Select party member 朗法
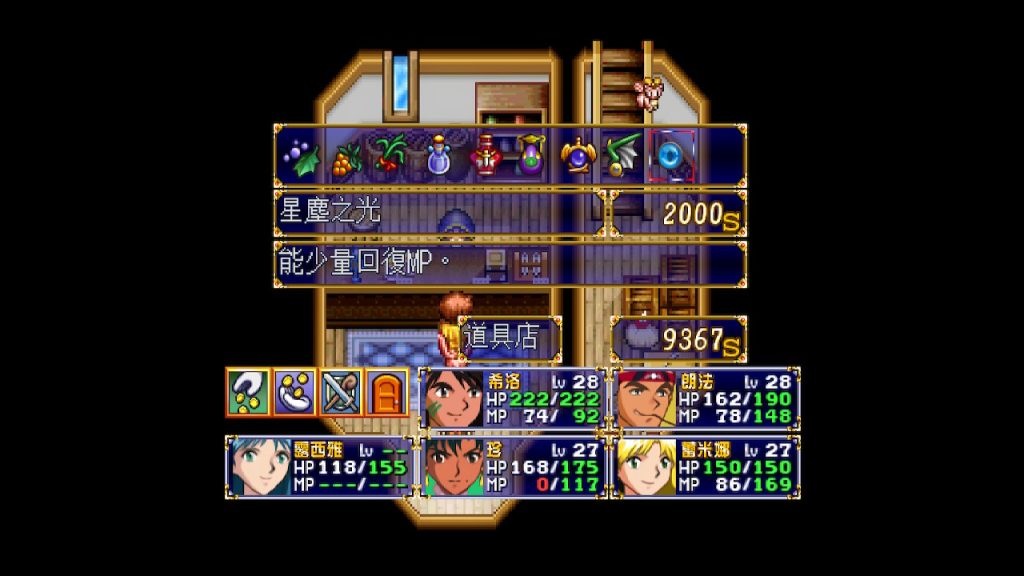The image size is (1024, 576). click(x=706, y=398)
